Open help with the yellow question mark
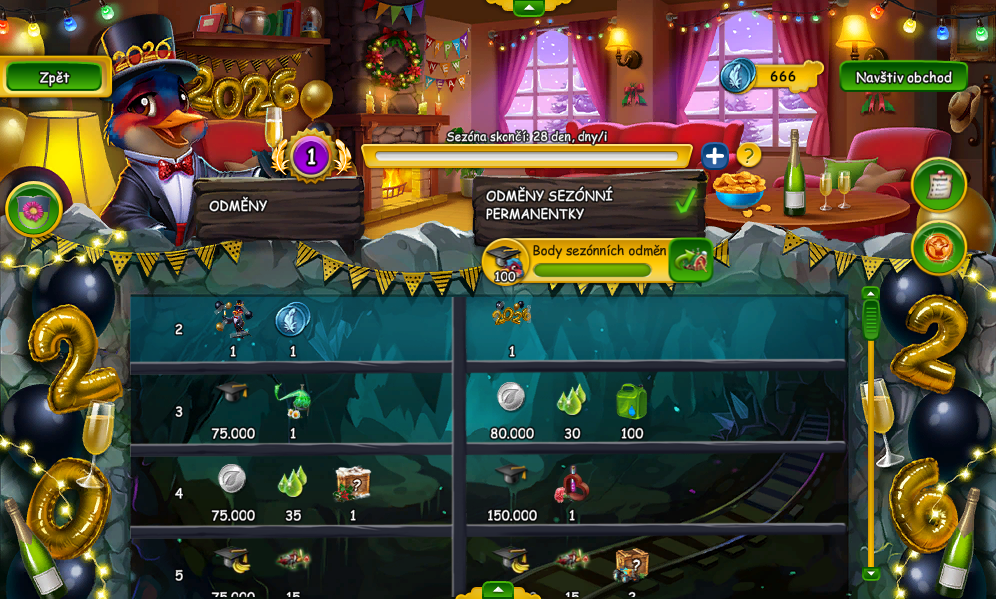996x599 pixels. point(748,156)
